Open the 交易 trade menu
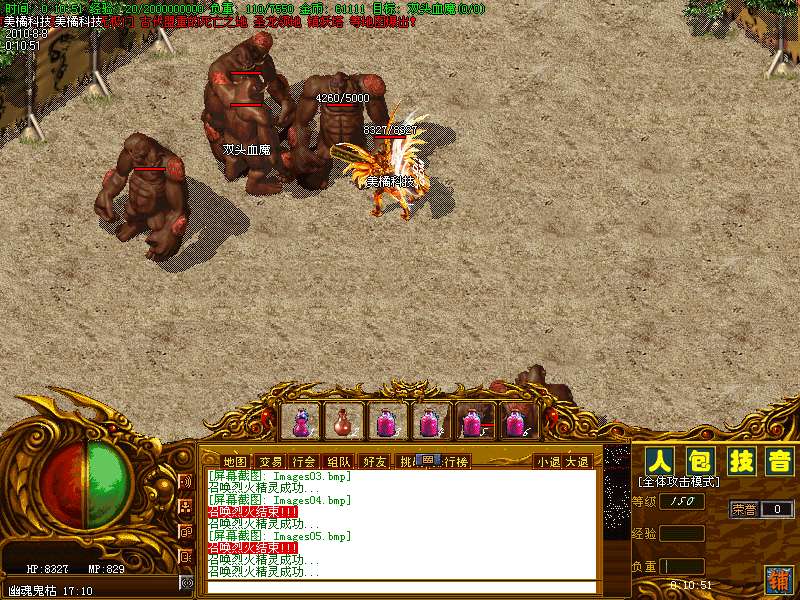 click(270, 461)
